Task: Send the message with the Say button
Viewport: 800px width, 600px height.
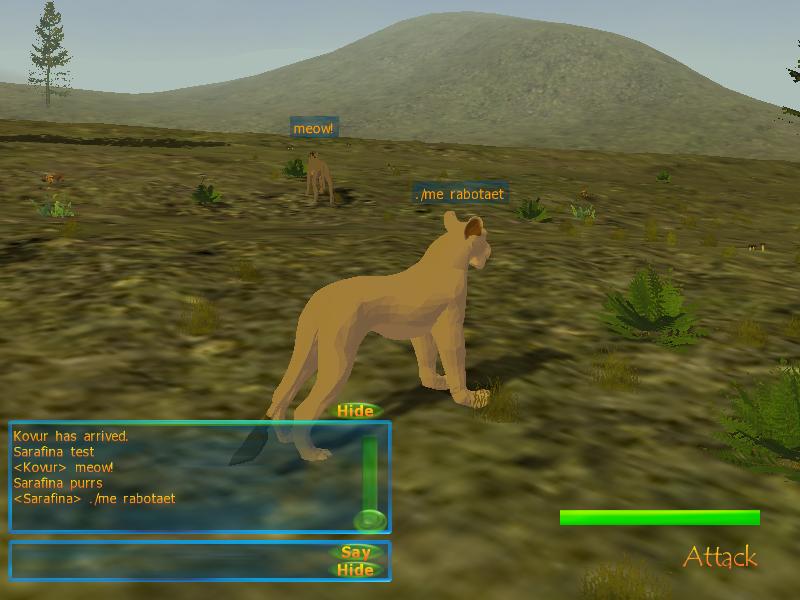Action: 356,552
